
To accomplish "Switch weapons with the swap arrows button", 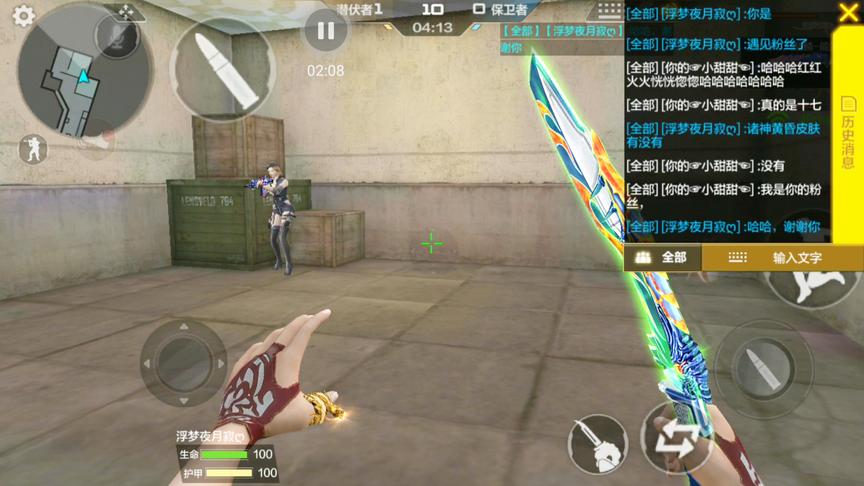I will tap(677, 440).
